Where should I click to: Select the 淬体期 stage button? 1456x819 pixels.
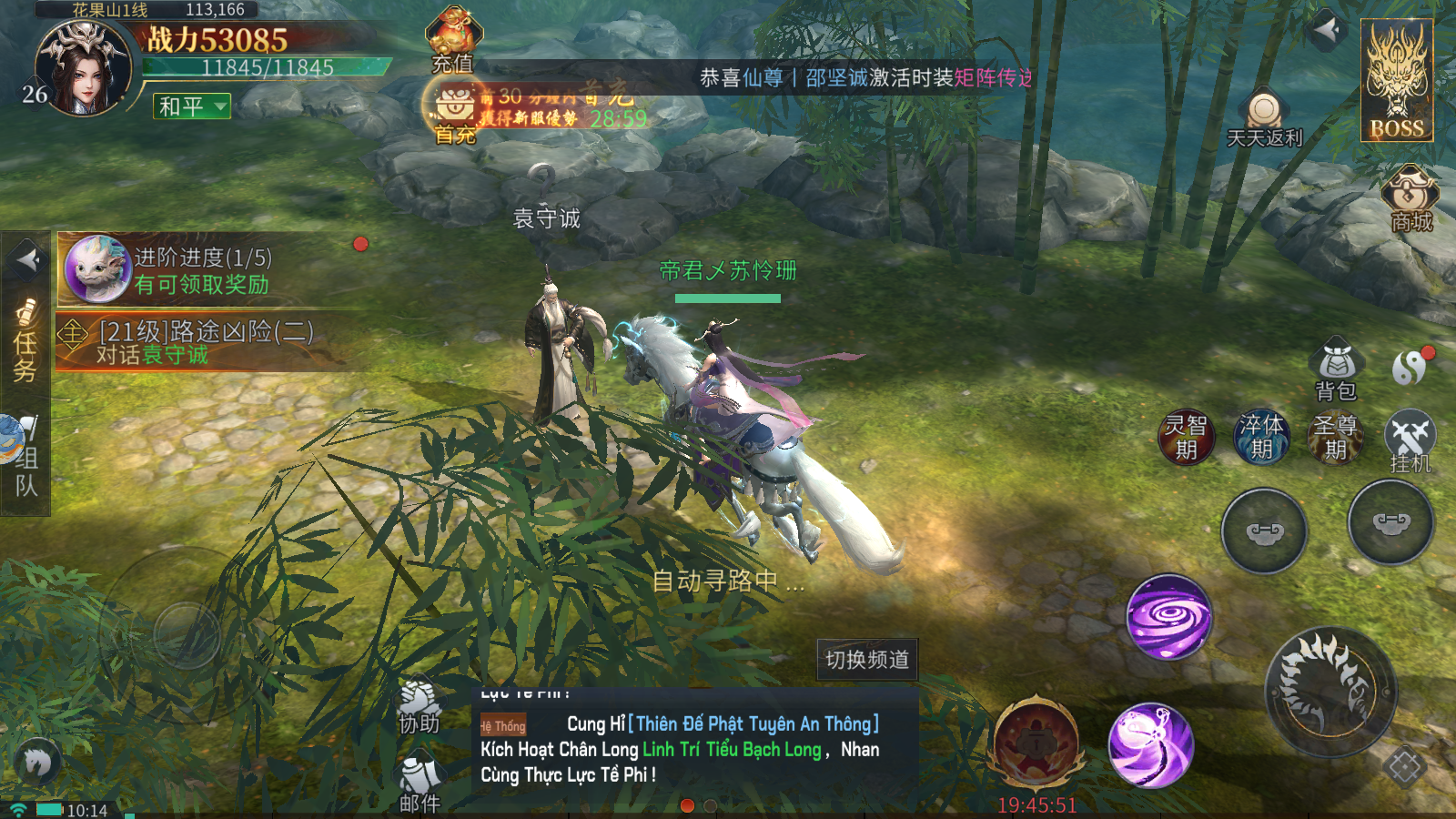tap(1261, 437)
